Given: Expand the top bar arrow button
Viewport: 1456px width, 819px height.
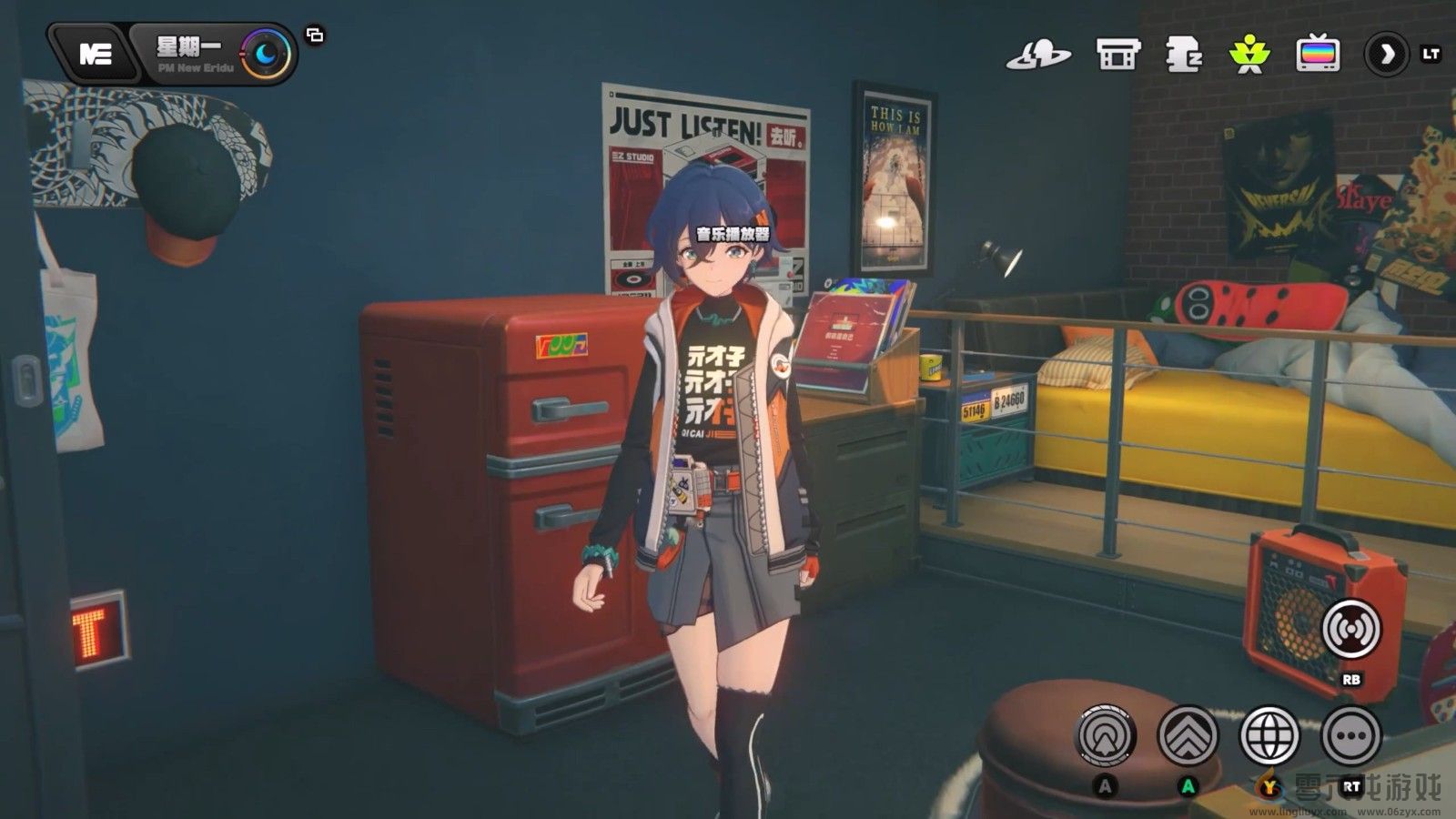Looking at the screenshot, I should [1386, 55].
